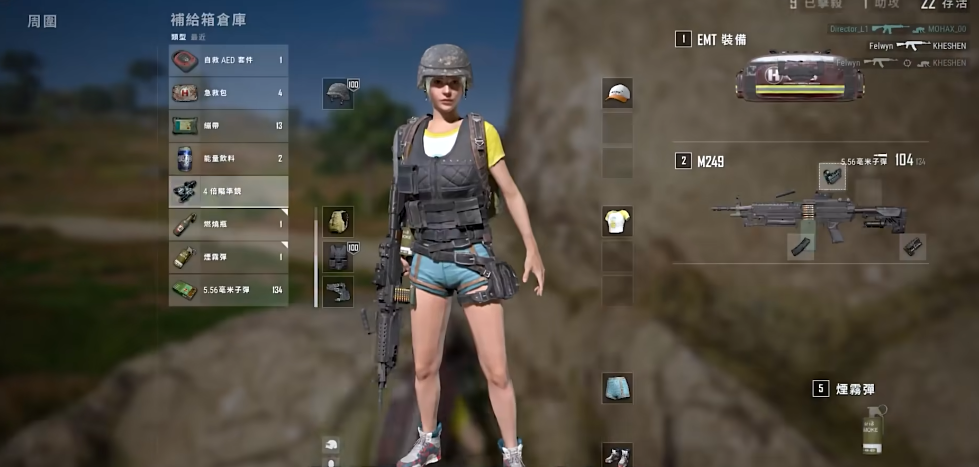Screen dimensions: 979x467
Task: Select the bandage stack in the inventory
Action: (x=228, y=126)
